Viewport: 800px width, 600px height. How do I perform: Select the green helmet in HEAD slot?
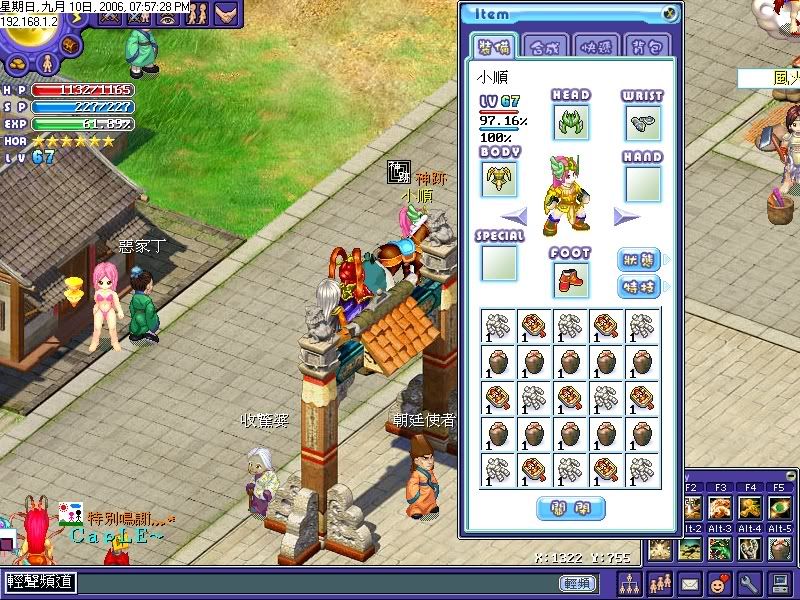570,122
